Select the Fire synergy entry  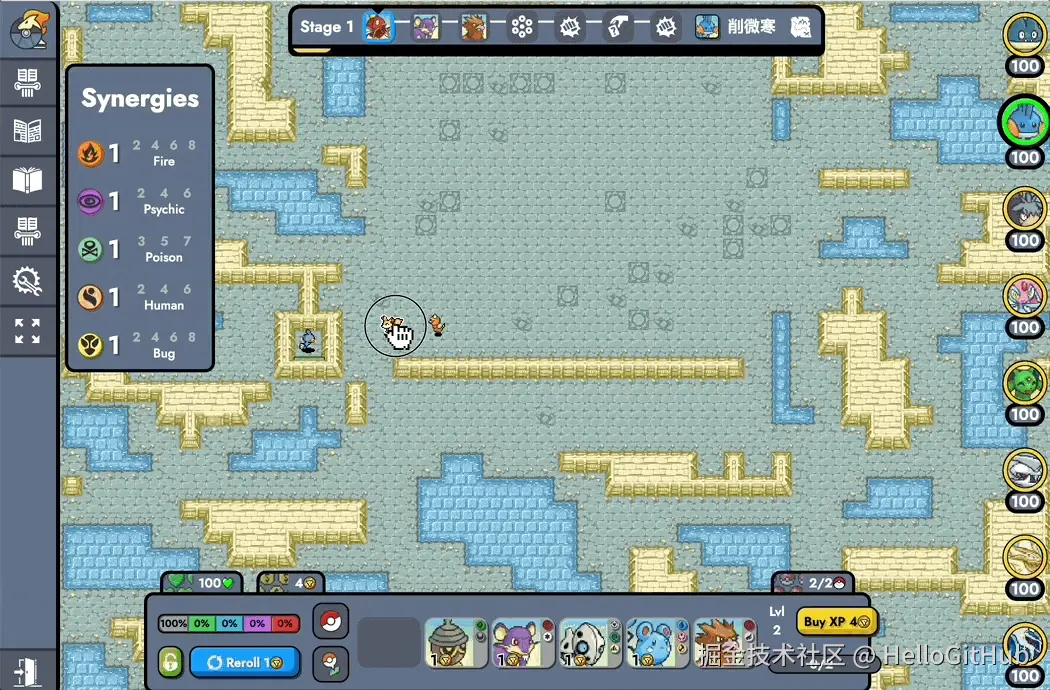point(139,153)
